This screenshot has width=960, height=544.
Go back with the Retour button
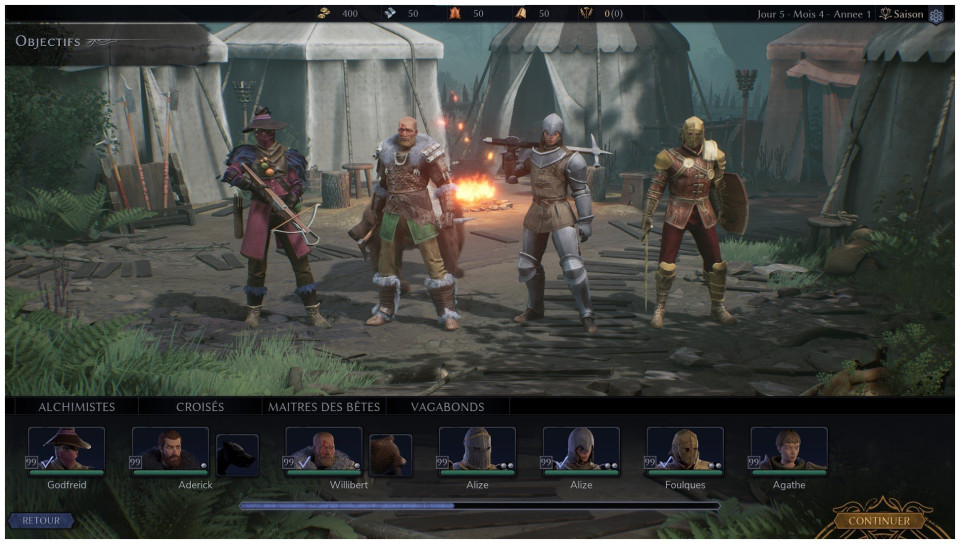point(41,521)
